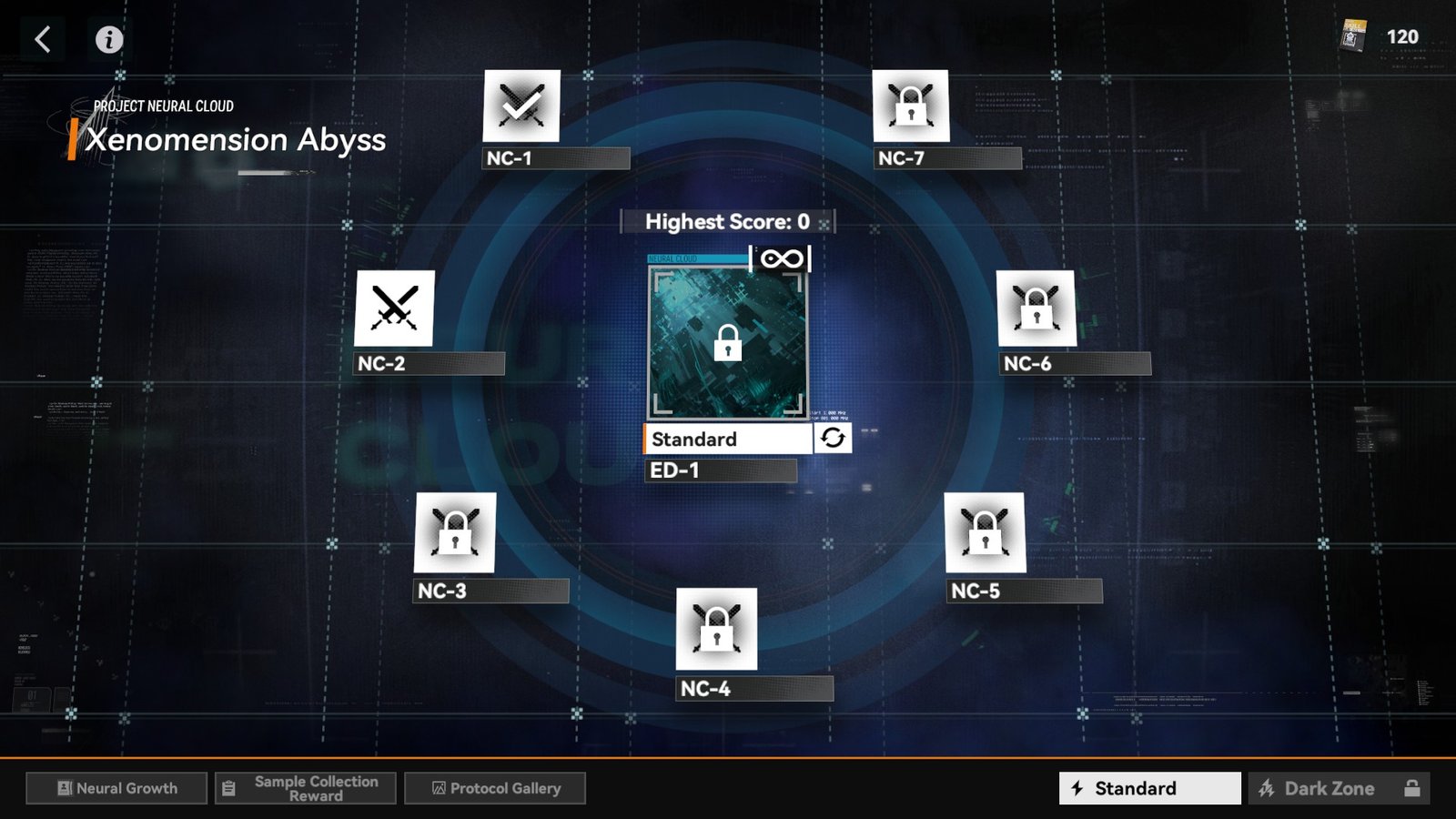Open the info icon
The height and width of the screenshot is (819, 1456).
point(109,39)
